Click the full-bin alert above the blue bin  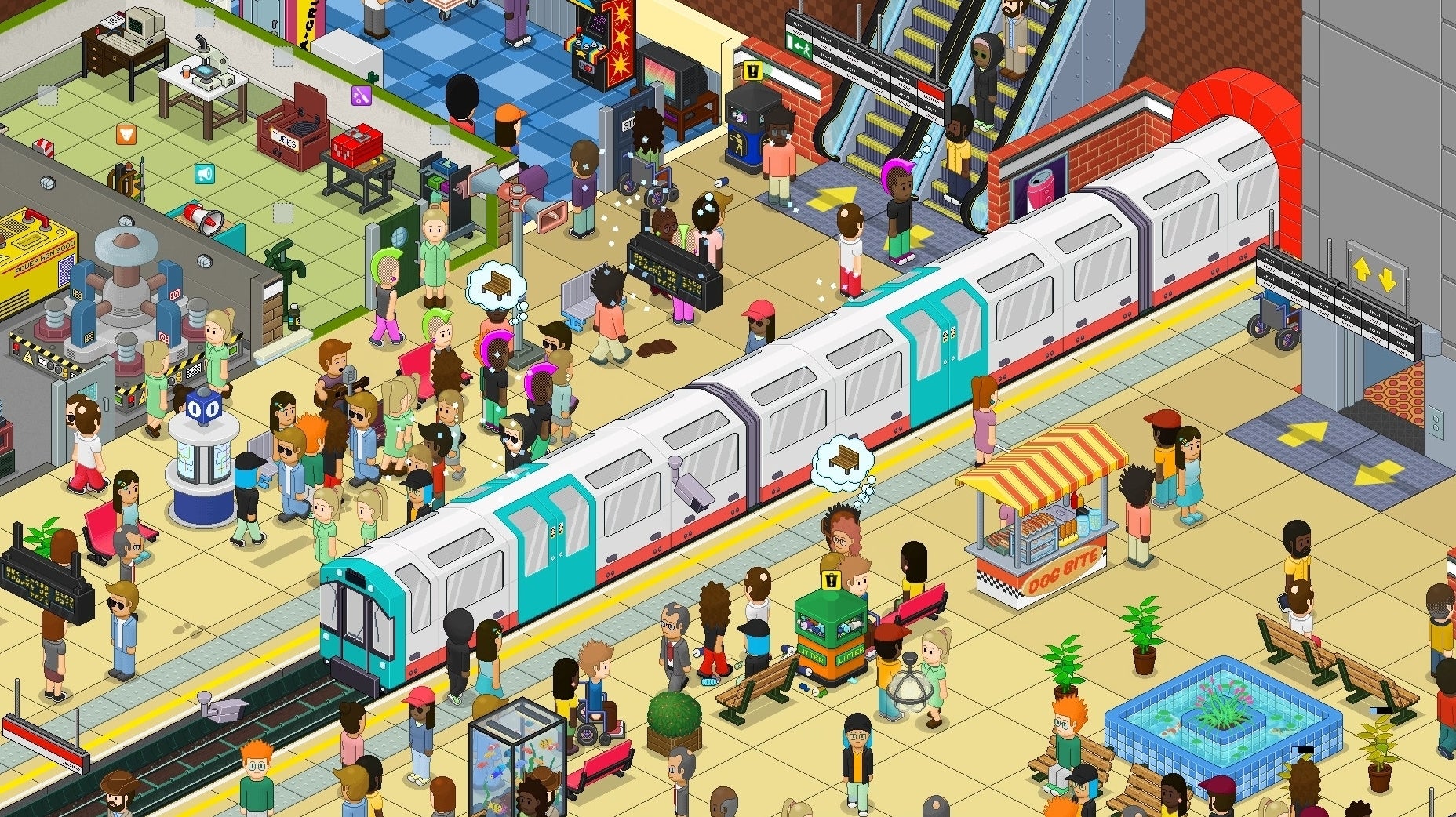point(752,71)
